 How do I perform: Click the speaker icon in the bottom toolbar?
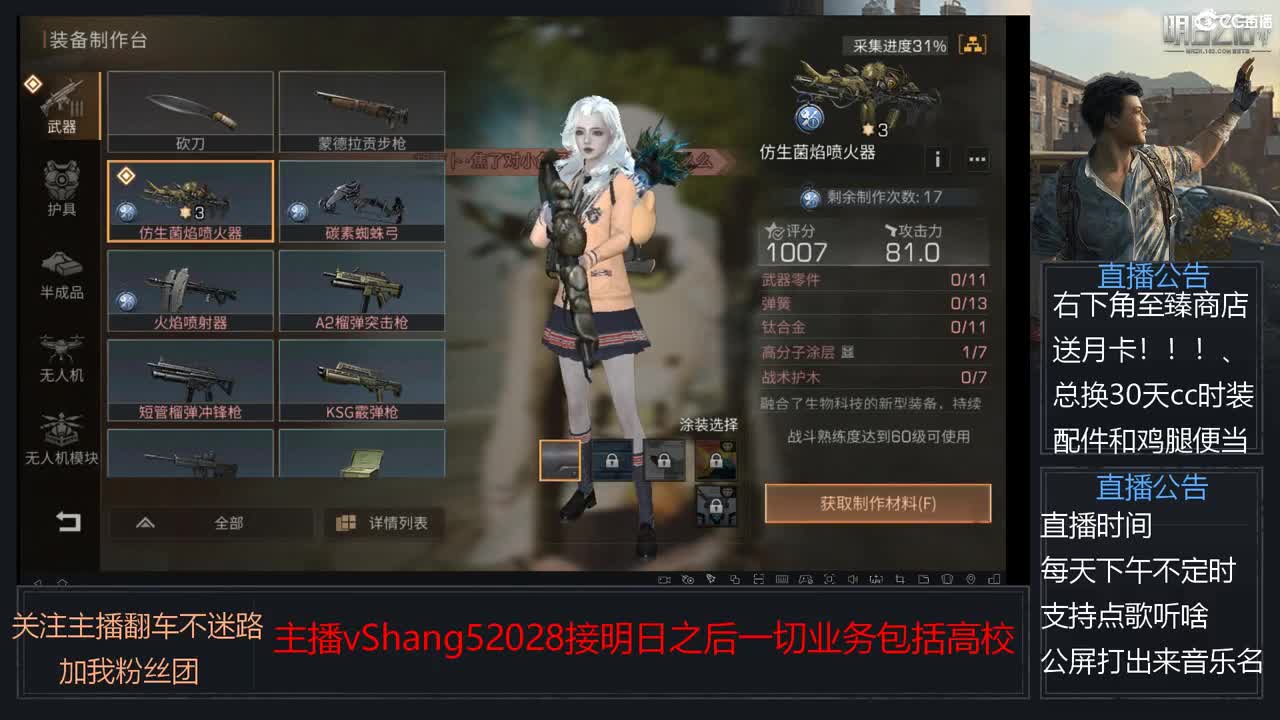coord(852,578)
